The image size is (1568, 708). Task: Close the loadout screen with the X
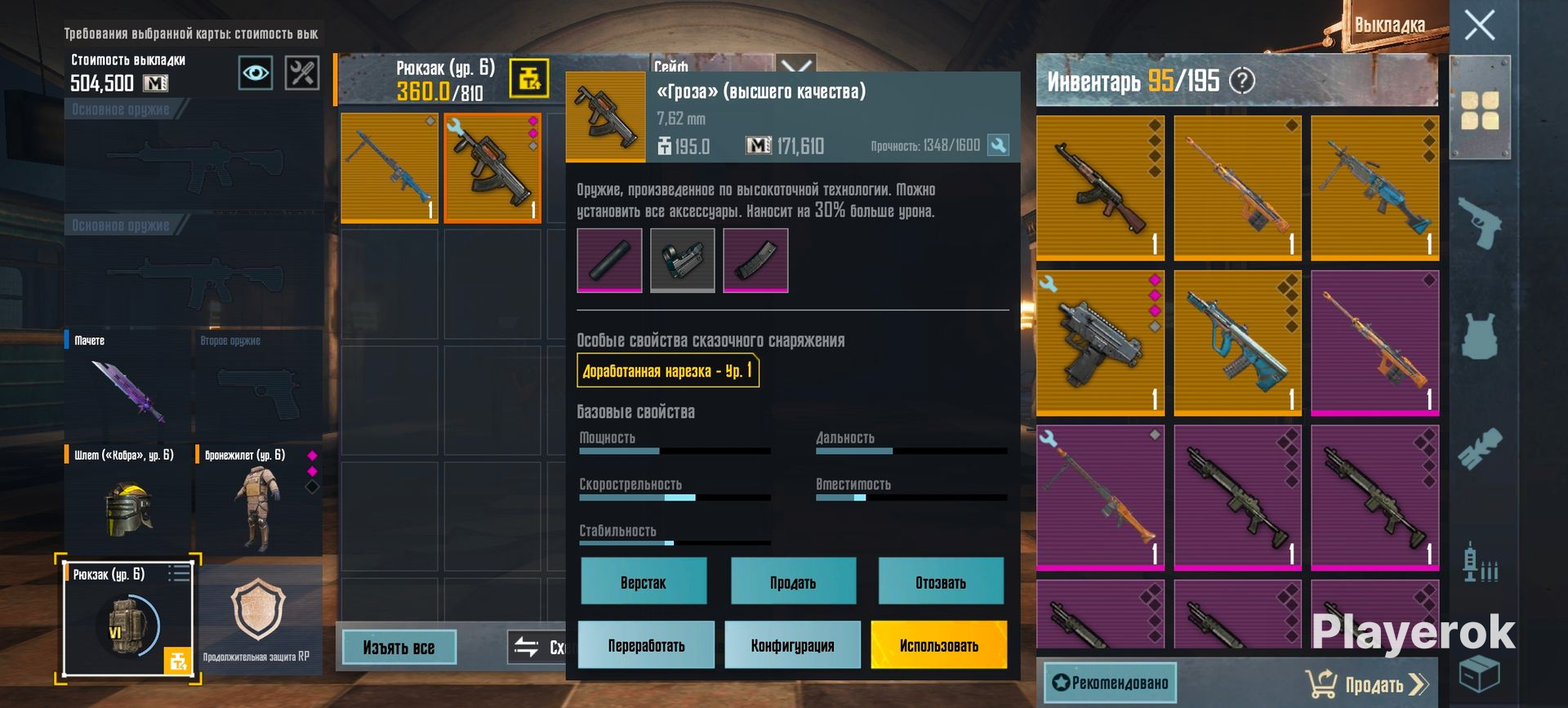pyautogui.click(x=1479, y=25)
